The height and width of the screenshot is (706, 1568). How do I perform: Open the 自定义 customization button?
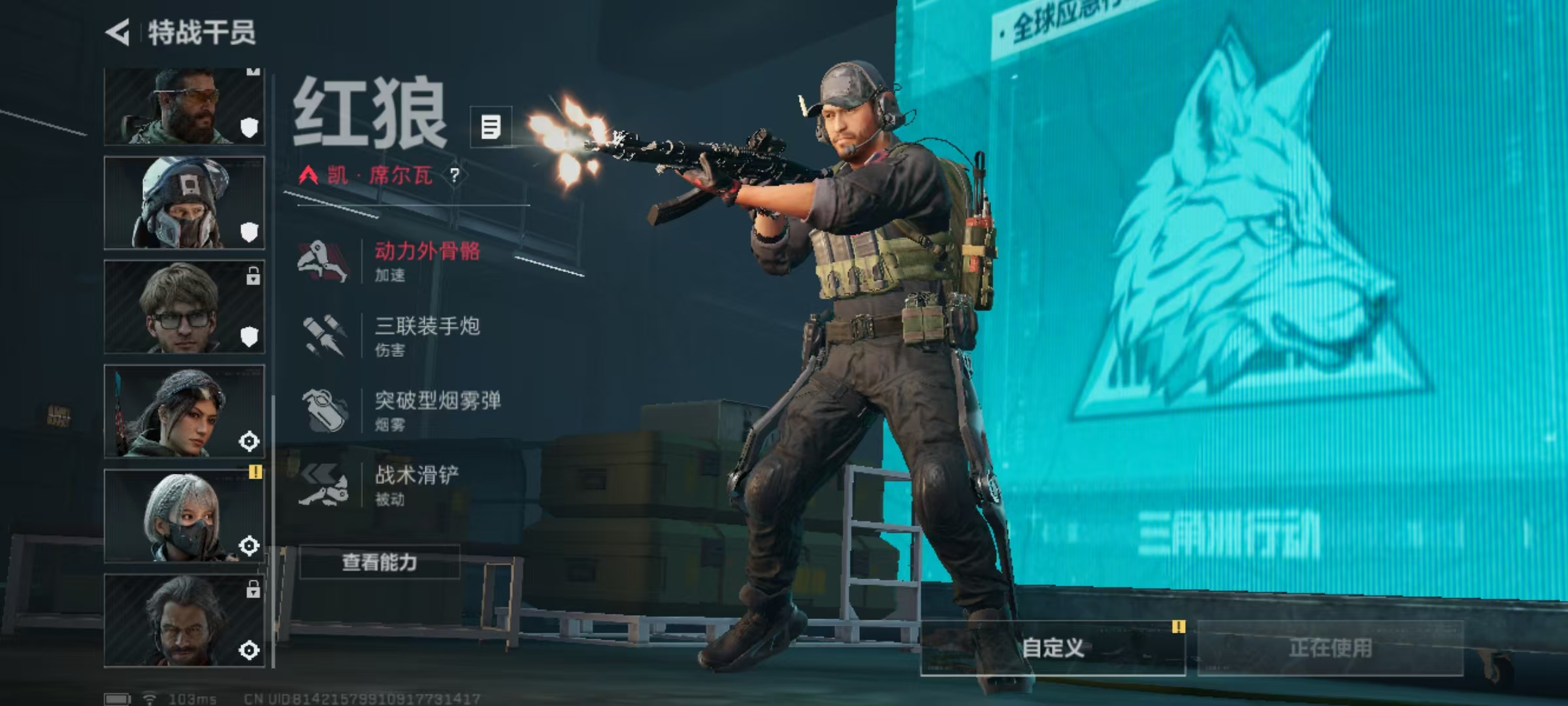point(1053,648)
